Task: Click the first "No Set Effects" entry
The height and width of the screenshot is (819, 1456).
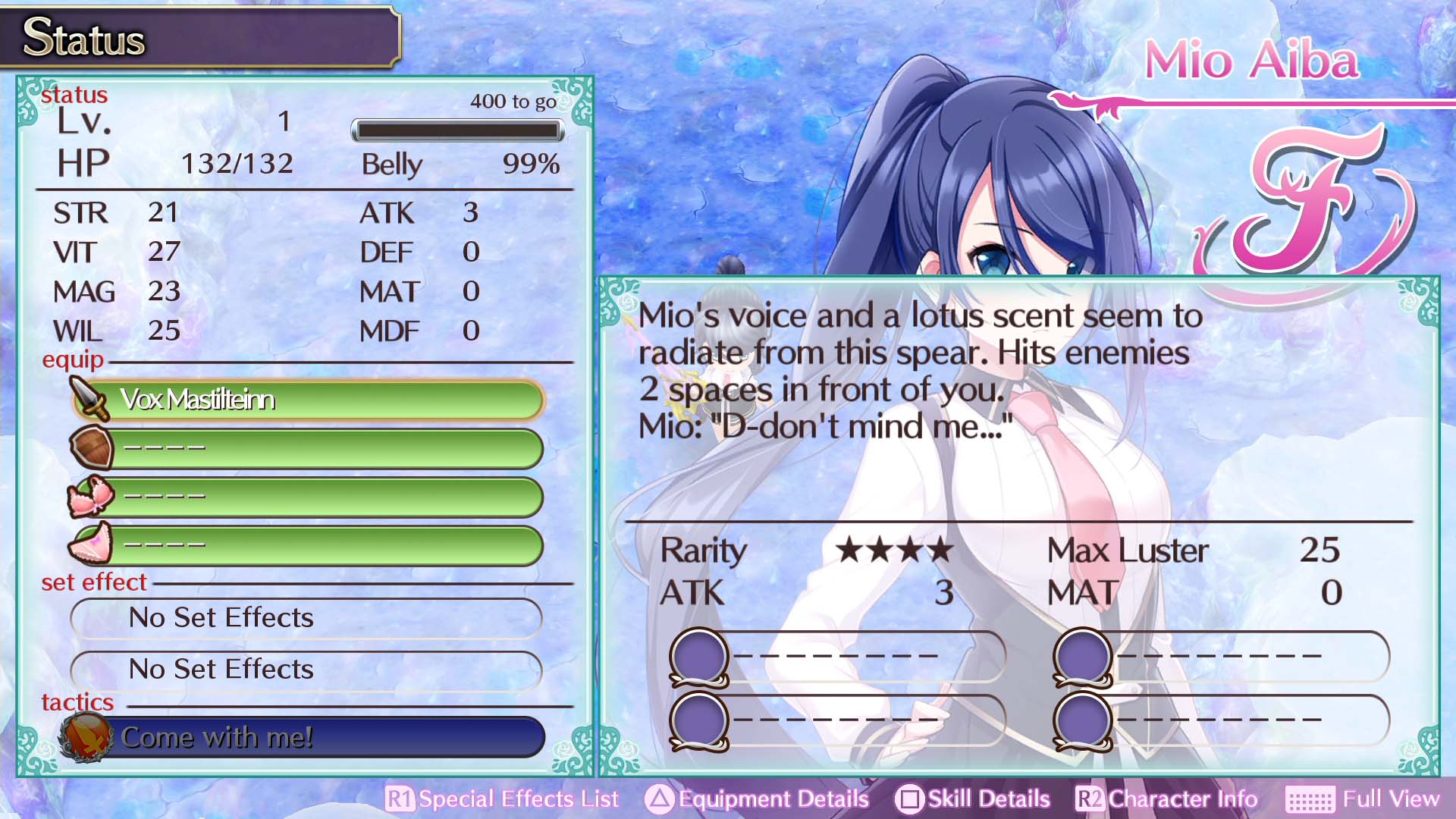Action: pos(305,618)
